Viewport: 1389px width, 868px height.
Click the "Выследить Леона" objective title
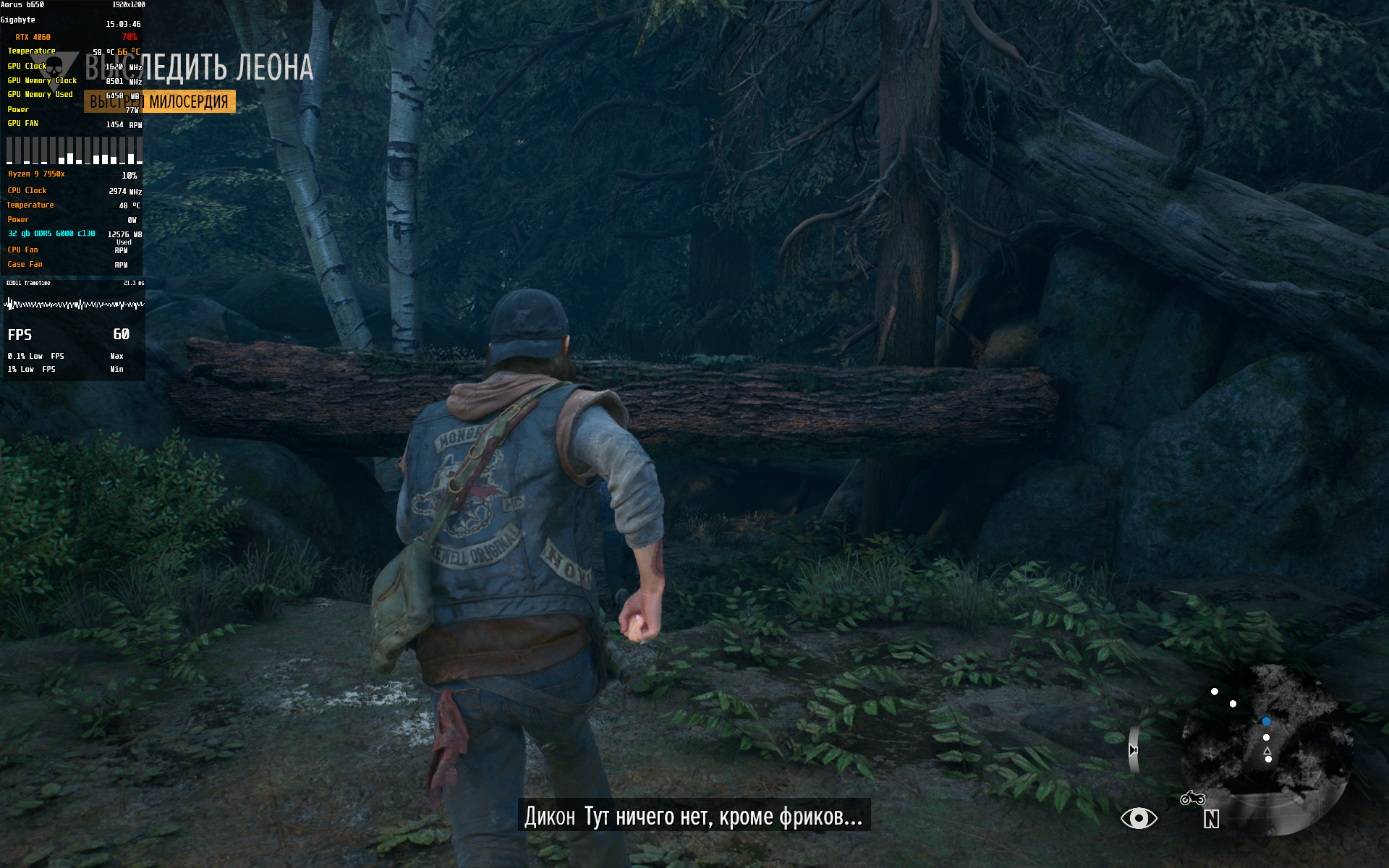200,68
